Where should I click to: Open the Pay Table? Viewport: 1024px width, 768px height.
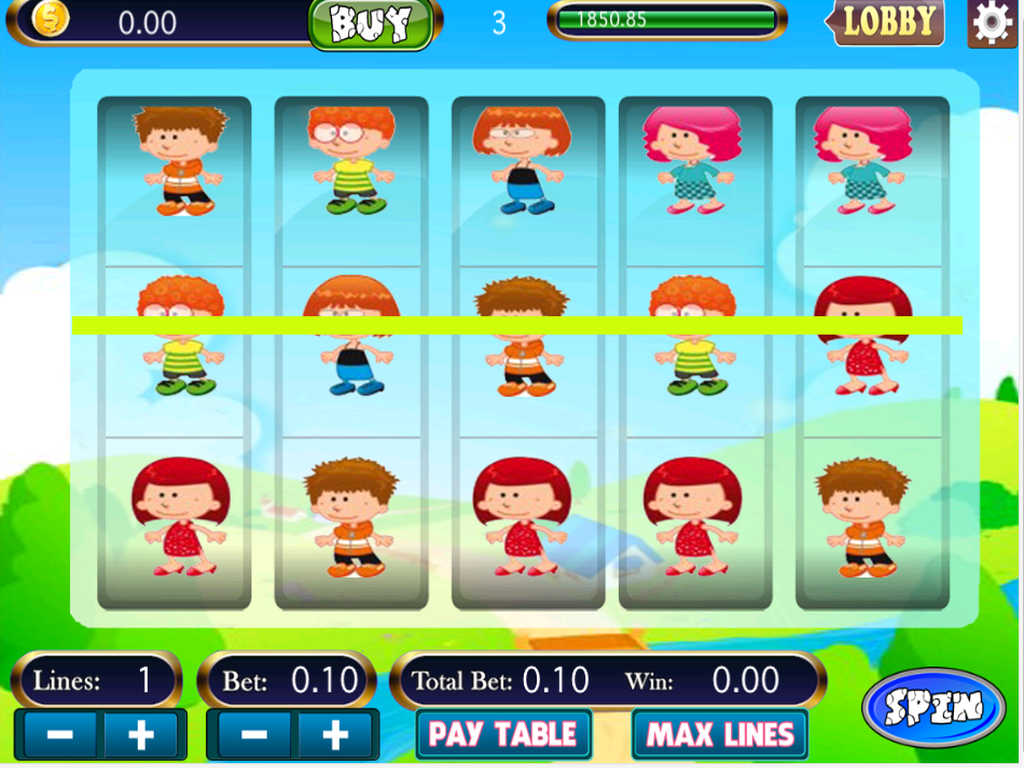click(x=503, y=735)
